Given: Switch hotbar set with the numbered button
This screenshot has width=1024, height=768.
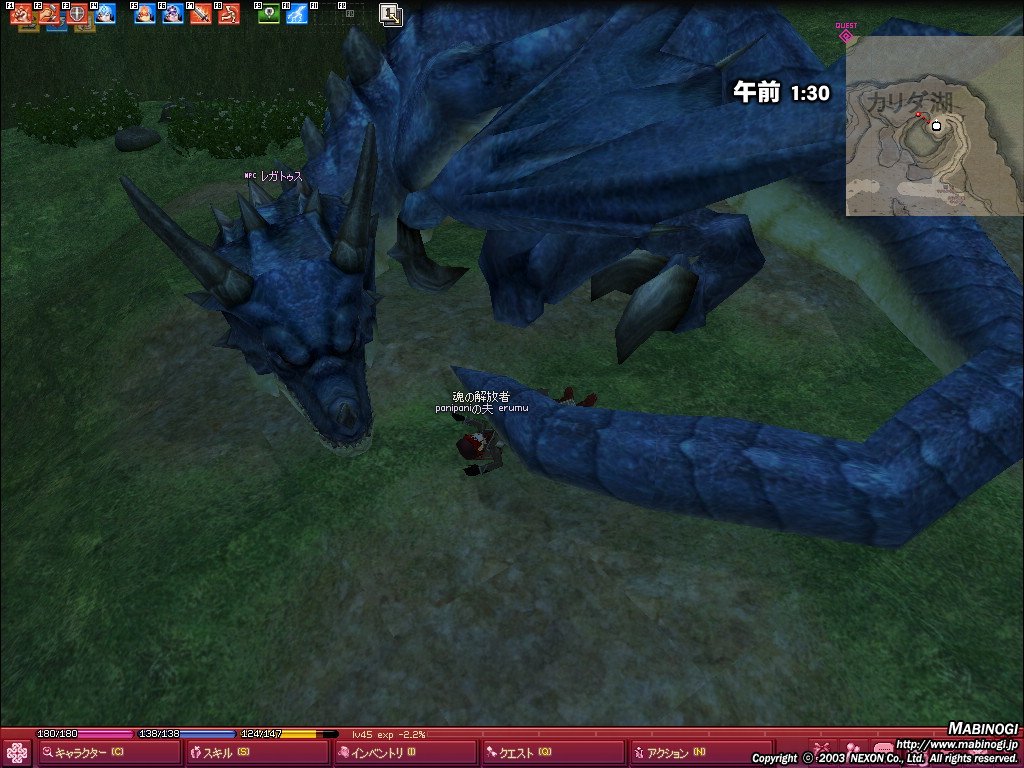Looking at the screenshot, I should 391,14.
